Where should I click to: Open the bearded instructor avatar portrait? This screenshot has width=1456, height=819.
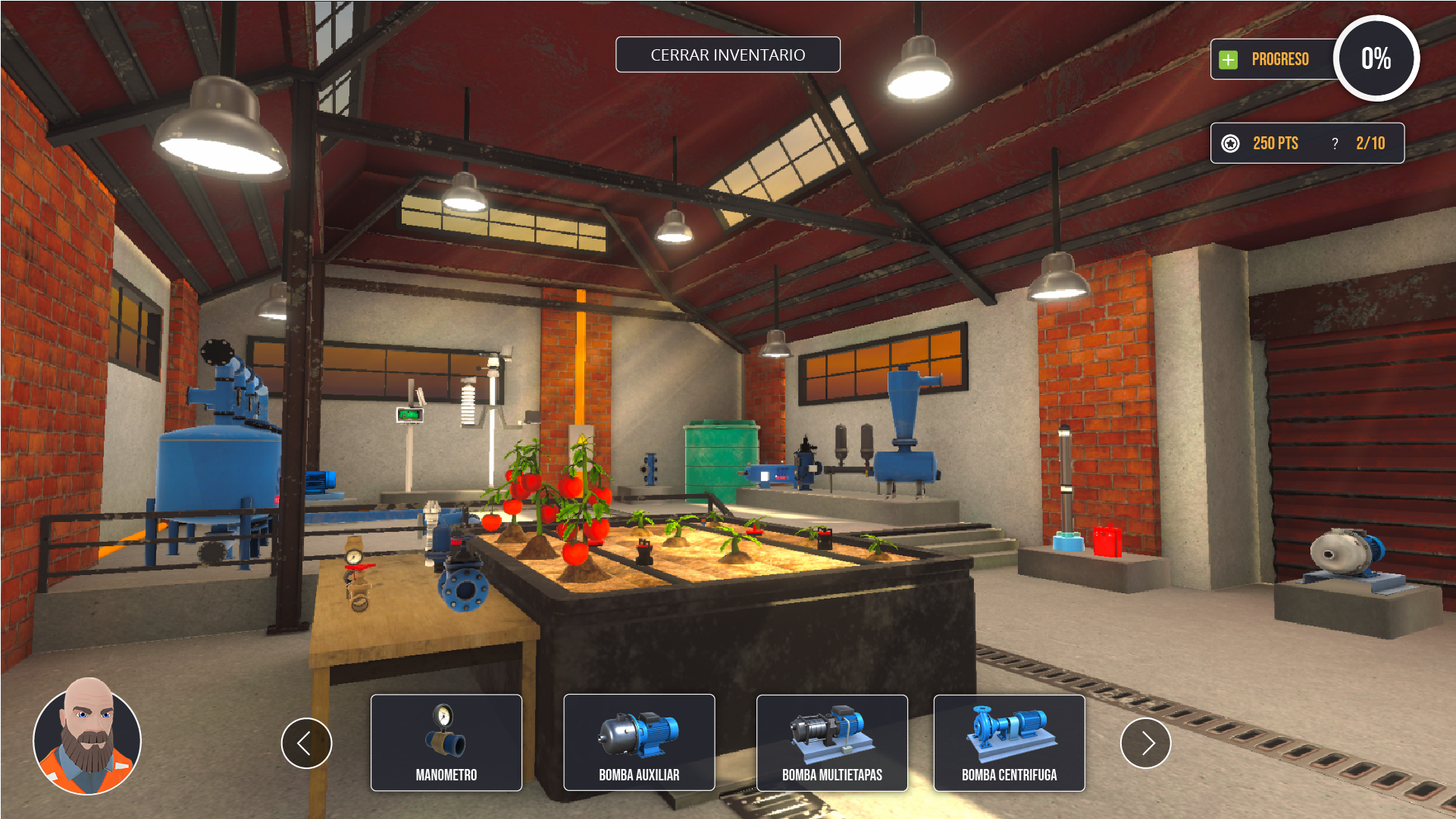[x=87, y=736]
